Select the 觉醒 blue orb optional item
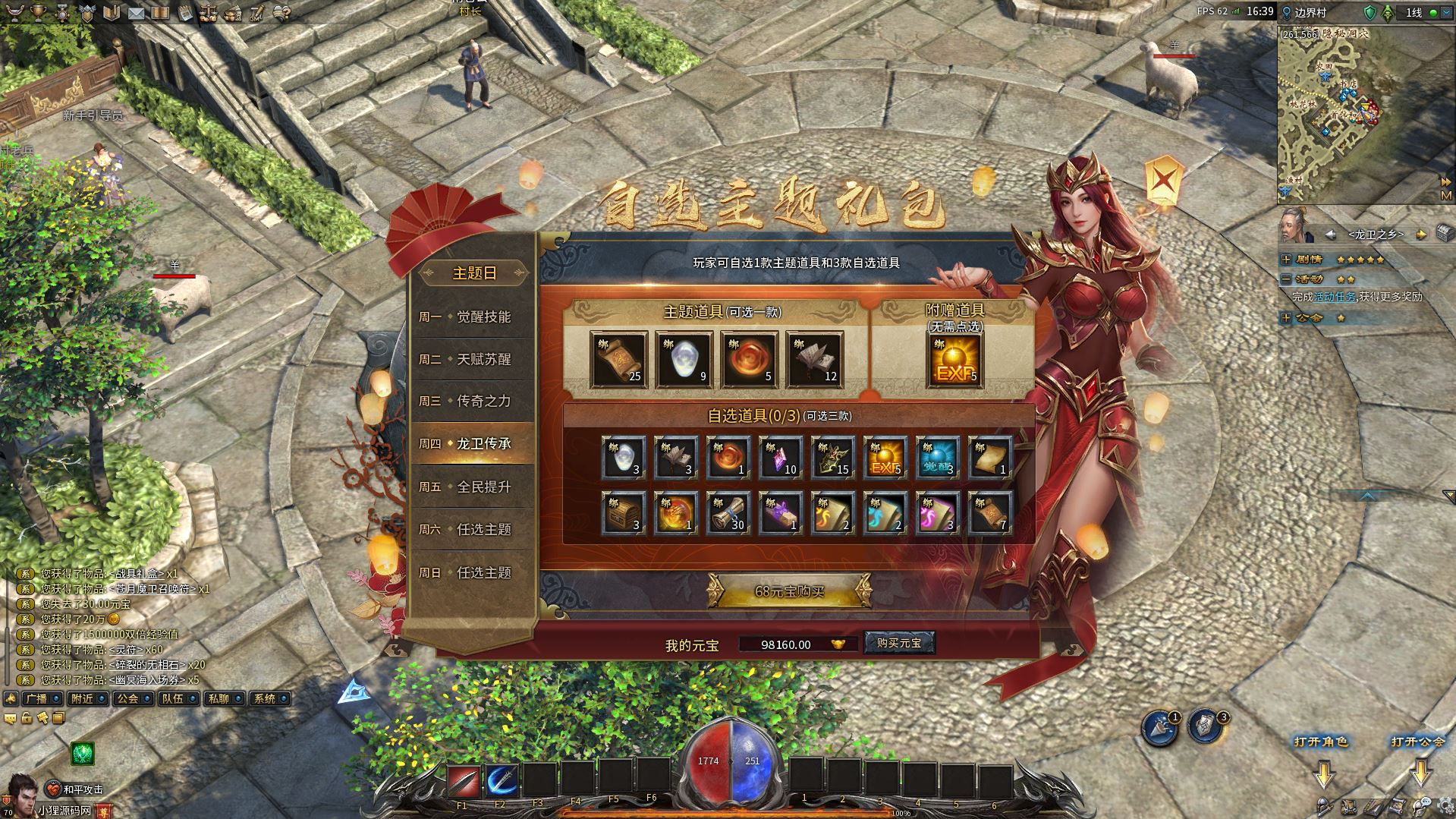The width and height of the screenshot is (1456, 819). [x=936, y=458]
